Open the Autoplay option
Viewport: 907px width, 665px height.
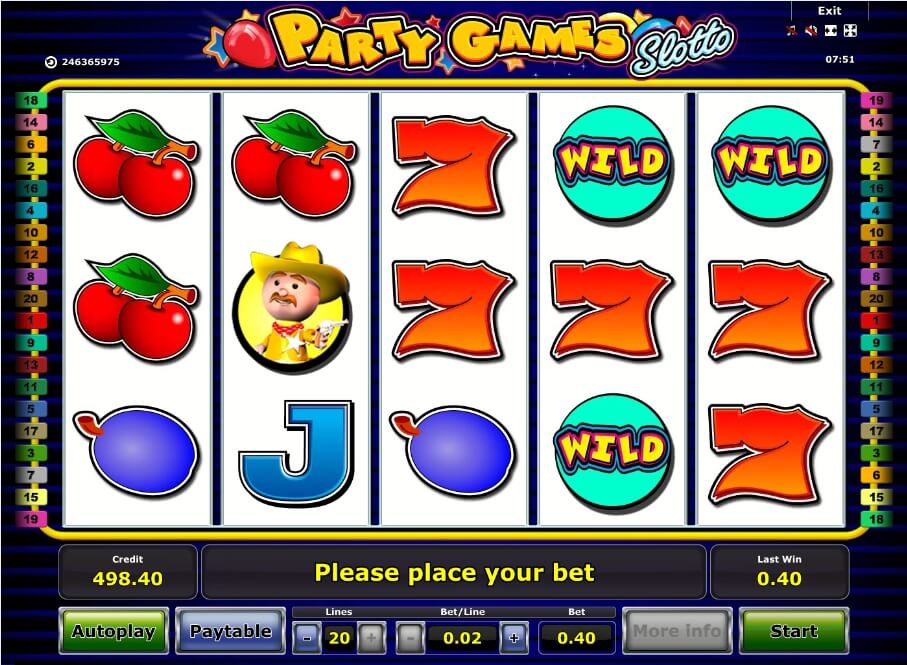coord(113,631)
